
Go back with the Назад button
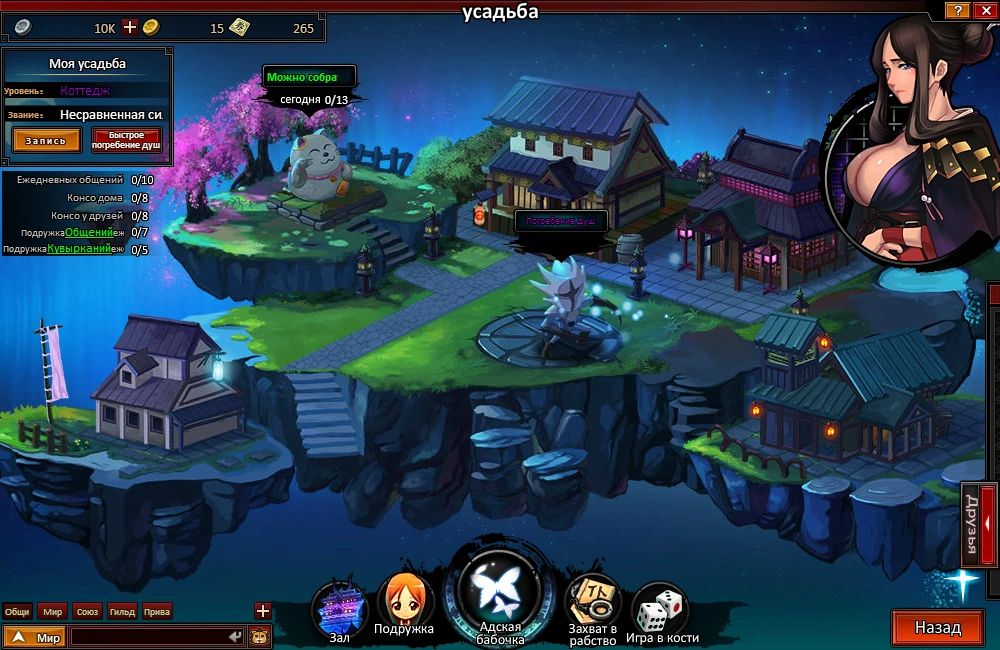coord(937,628)
